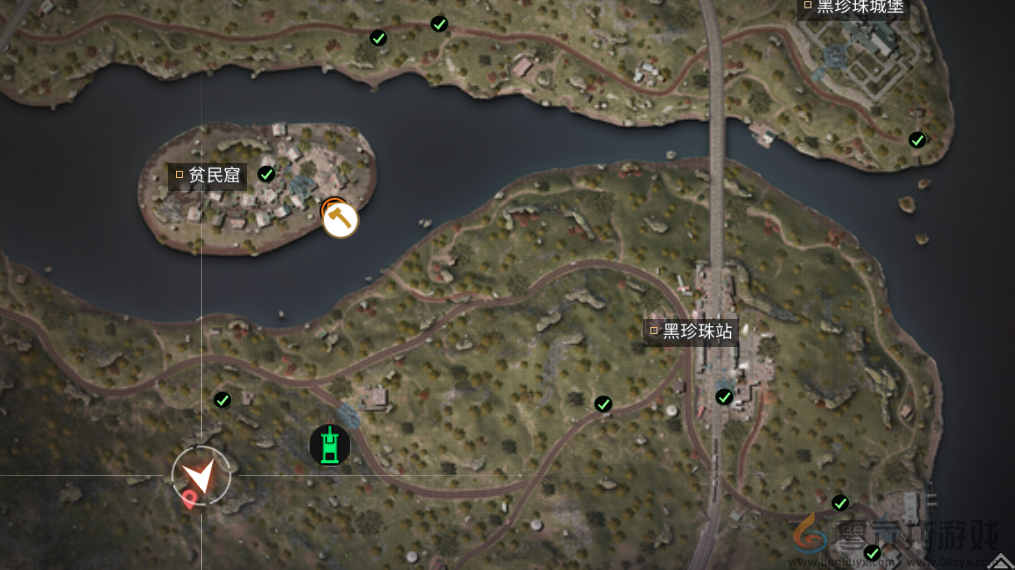1015x570 pixels.
Task: Select the 贫民窟 location label
Action: pos(207,175)
